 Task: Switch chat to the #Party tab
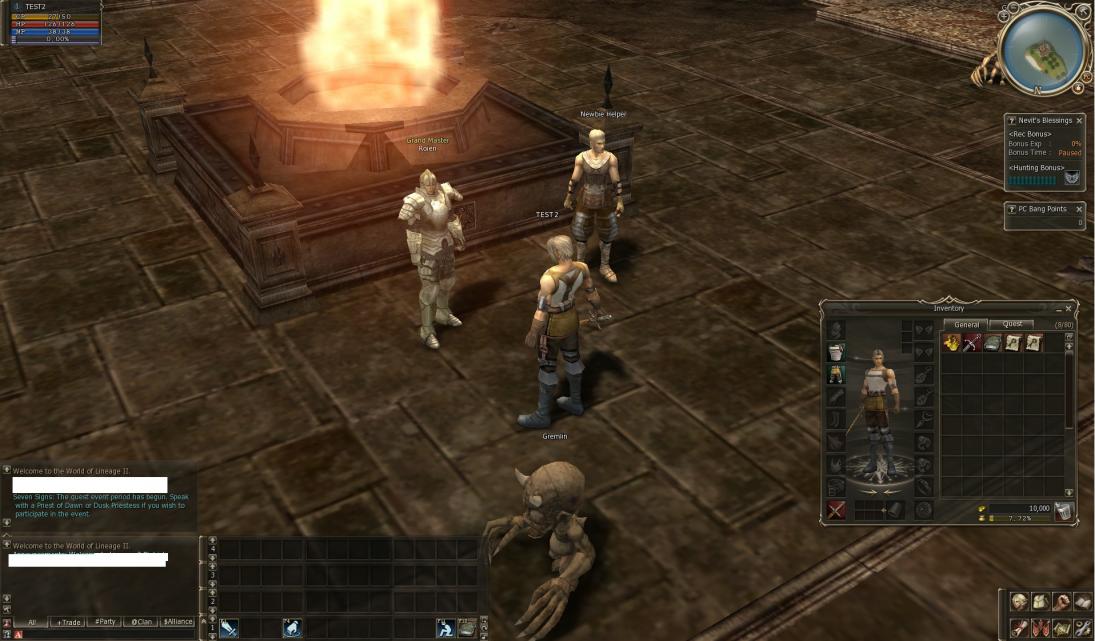click(104, 622)
